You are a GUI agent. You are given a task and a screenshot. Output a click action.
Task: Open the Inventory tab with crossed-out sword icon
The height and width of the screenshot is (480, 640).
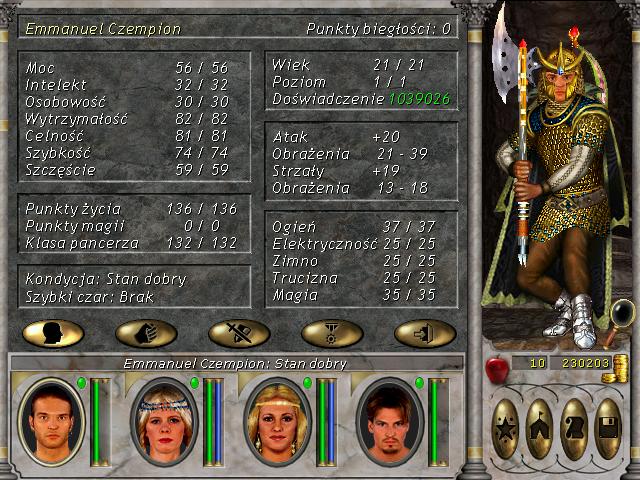click(239, 333)
